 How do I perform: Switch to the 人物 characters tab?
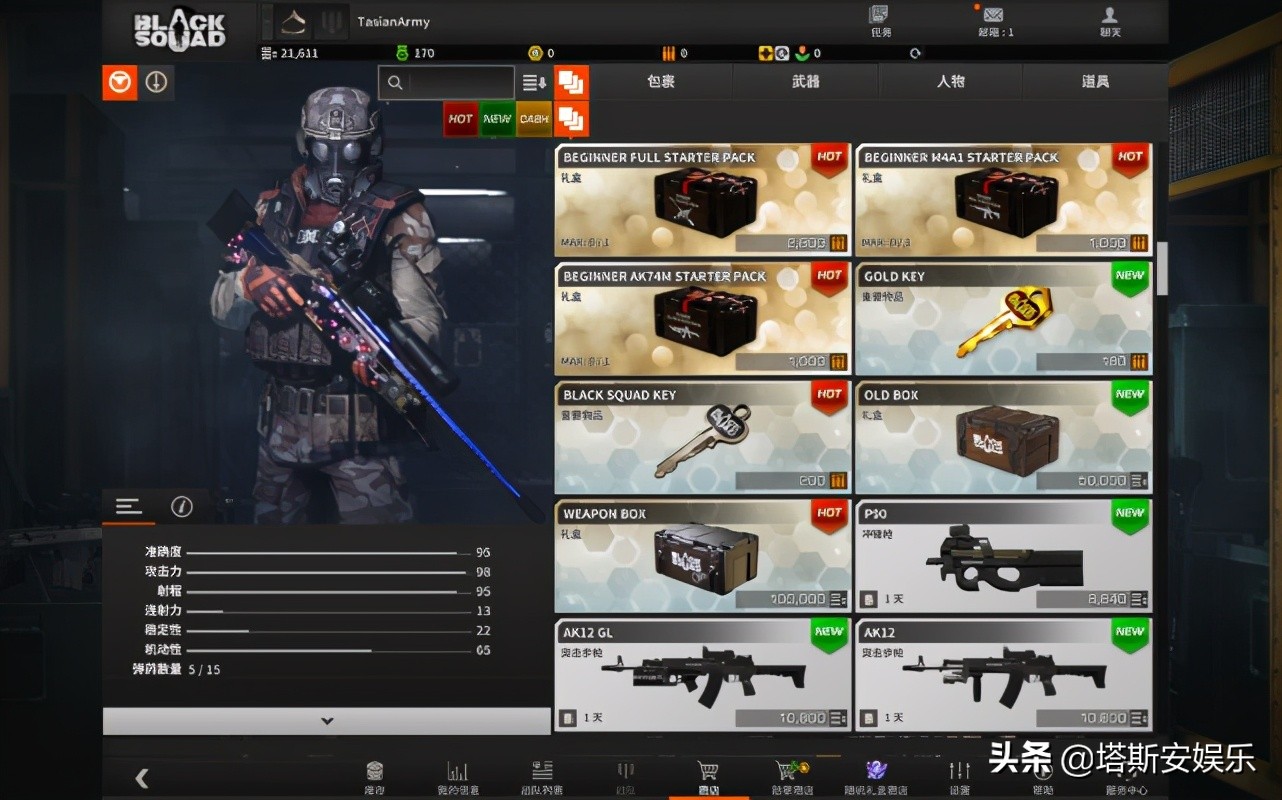point(950,81)
